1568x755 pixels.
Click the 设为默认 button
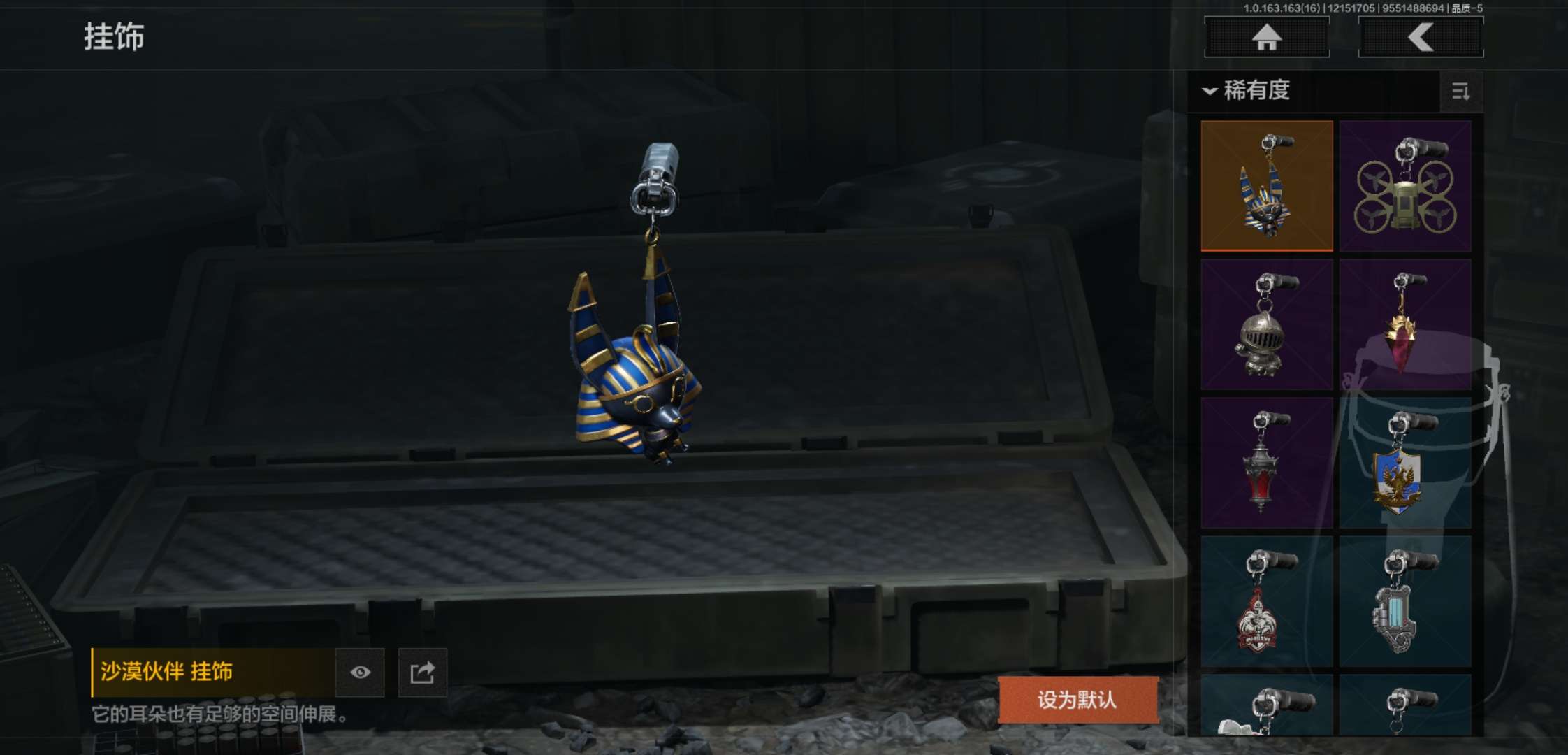pyautogui.click(x=1077, y=700)
